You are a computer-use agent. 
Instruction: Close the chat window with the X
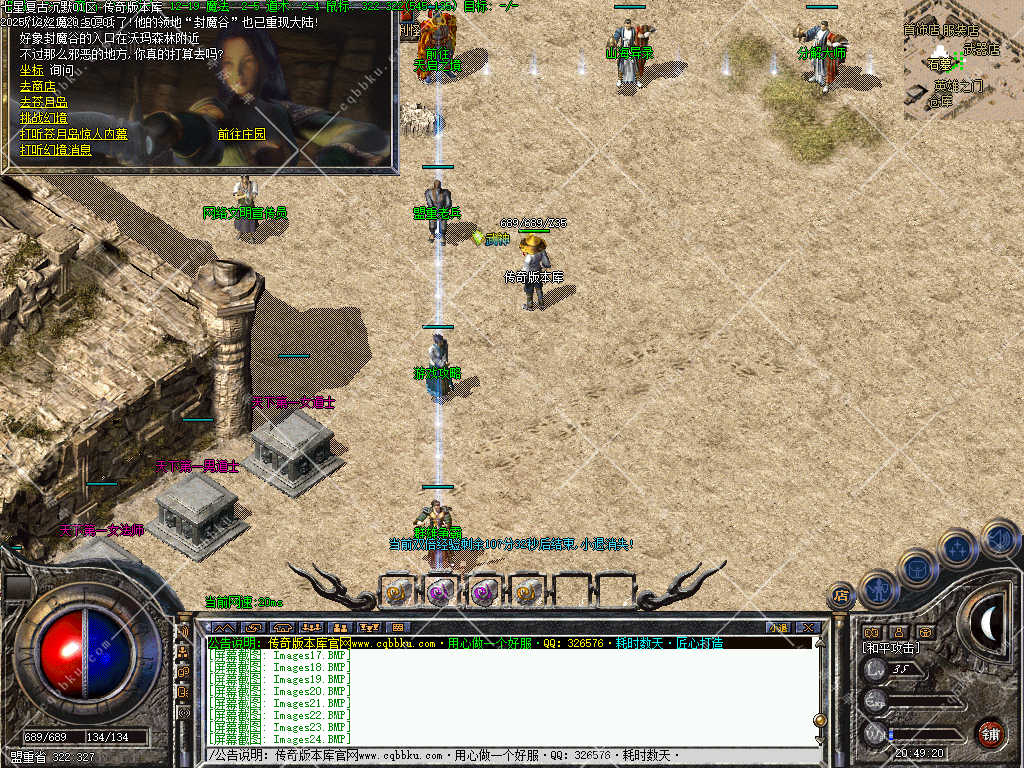click(808, 627)
